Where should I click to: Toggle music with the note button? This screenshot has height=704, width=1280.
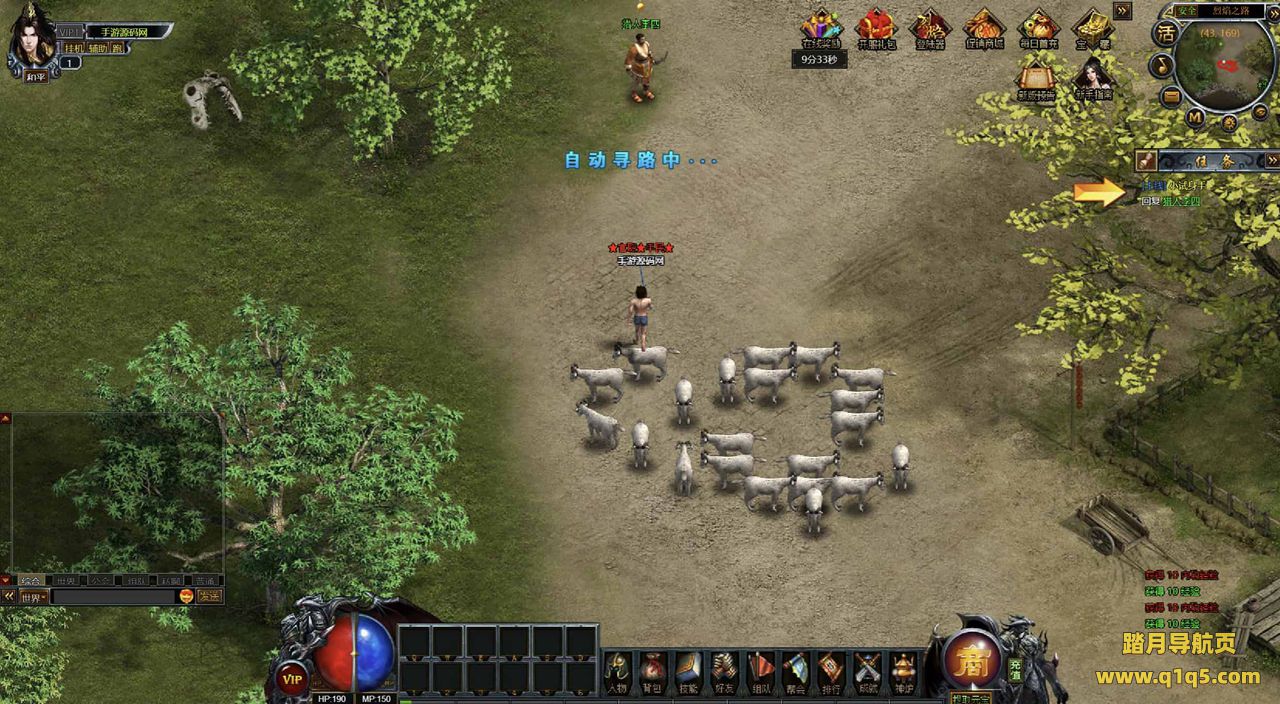[x=1163, y=65]
